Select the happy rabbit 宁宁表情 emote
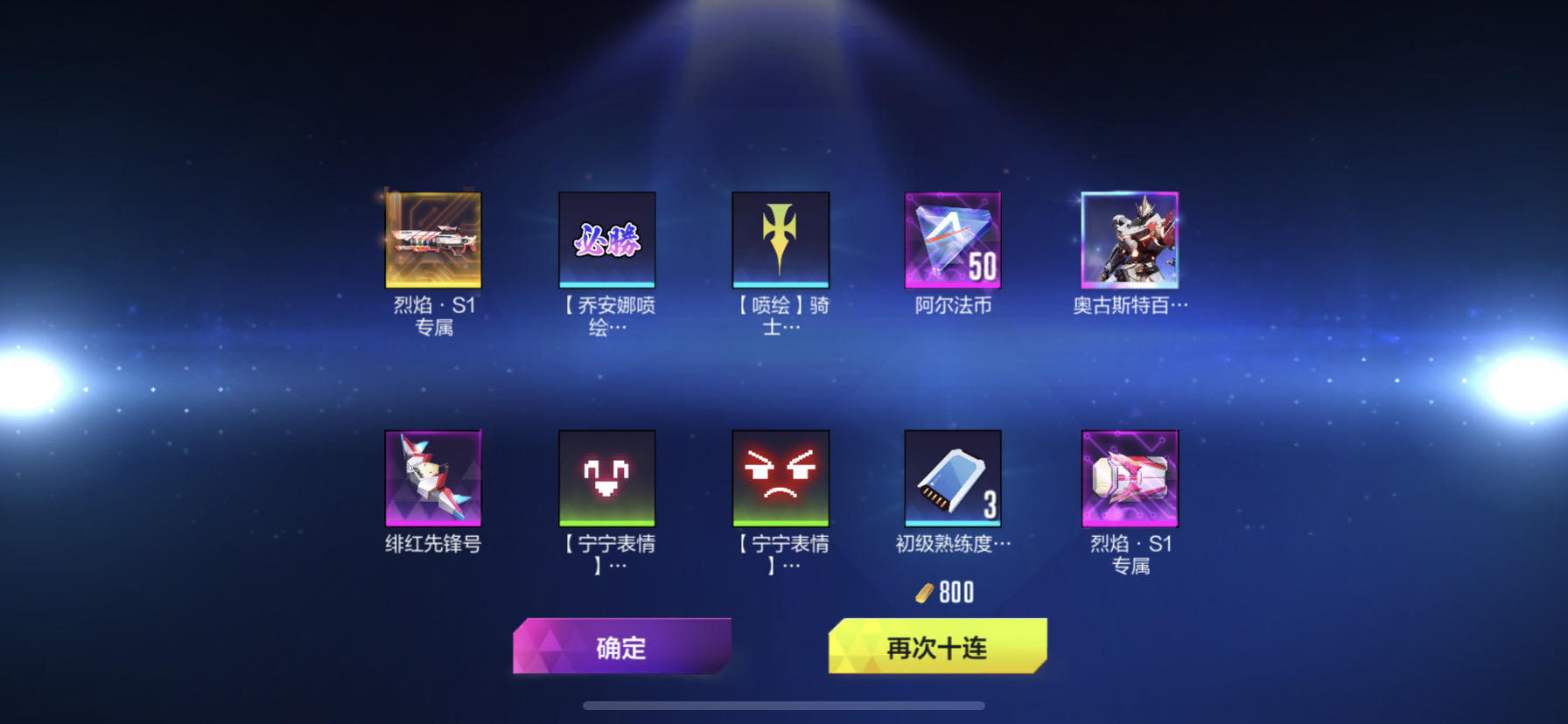Screen dimensions: 1568x724 pos(606,478)
